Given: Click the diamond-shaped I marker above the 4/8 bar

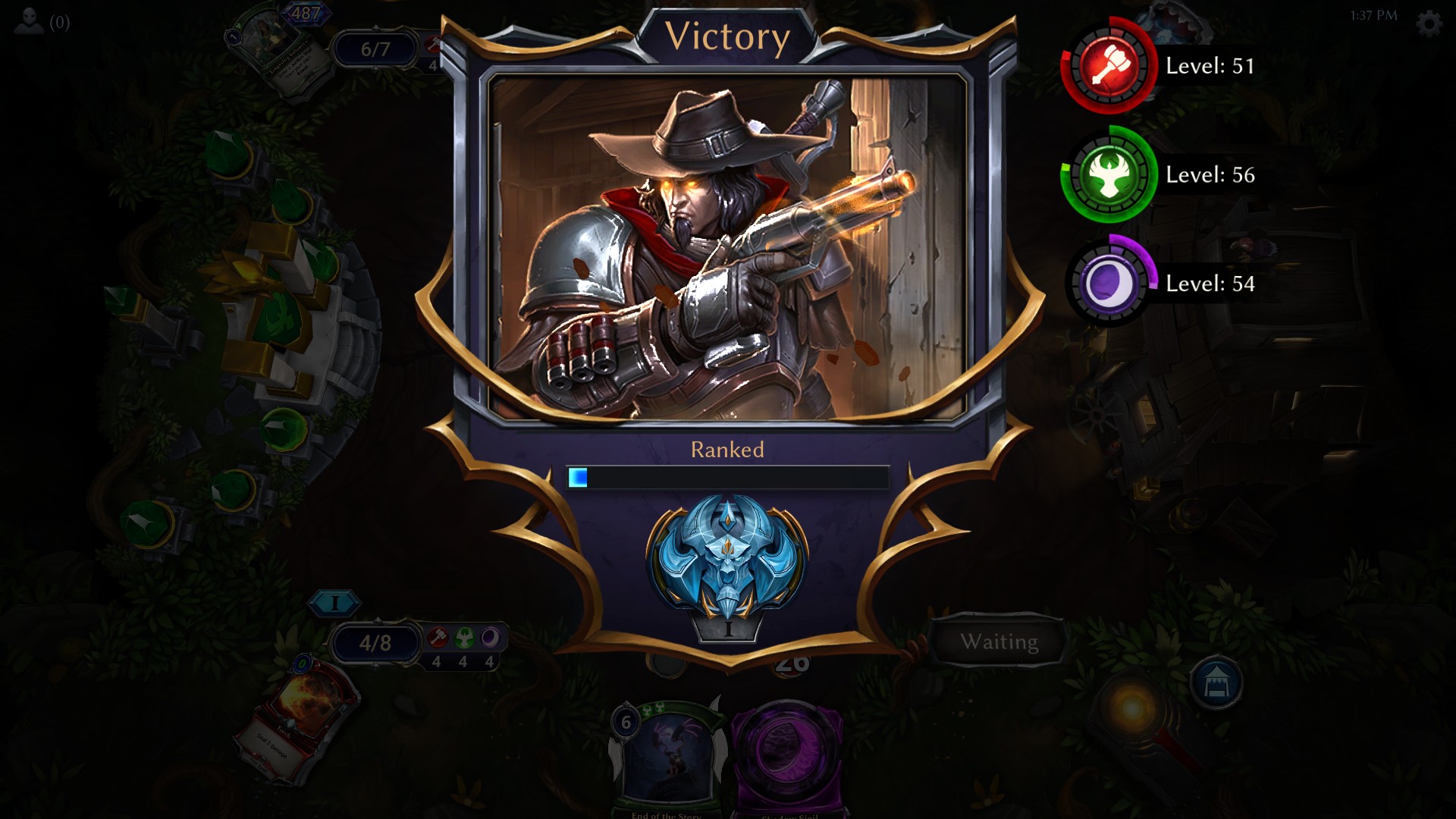Looking at the screenshot, I should tap(336, 601).
